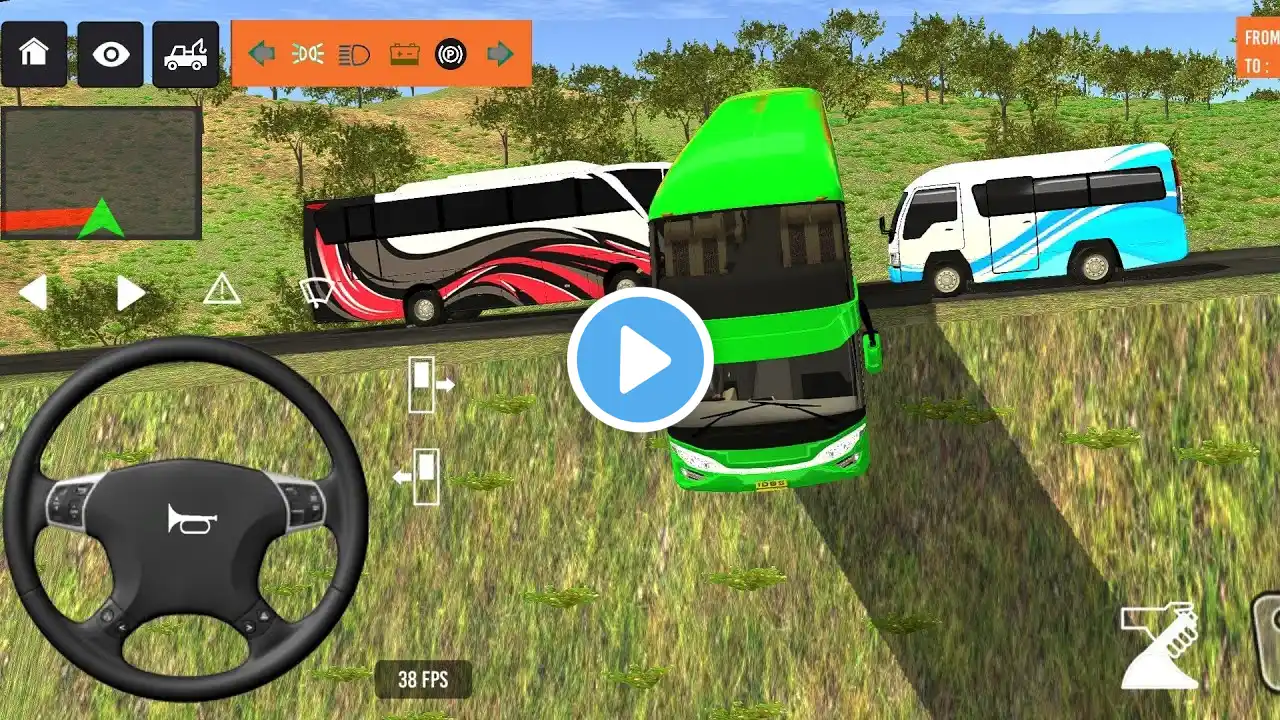Turn on the left turn signal

[x=262, y=54]
